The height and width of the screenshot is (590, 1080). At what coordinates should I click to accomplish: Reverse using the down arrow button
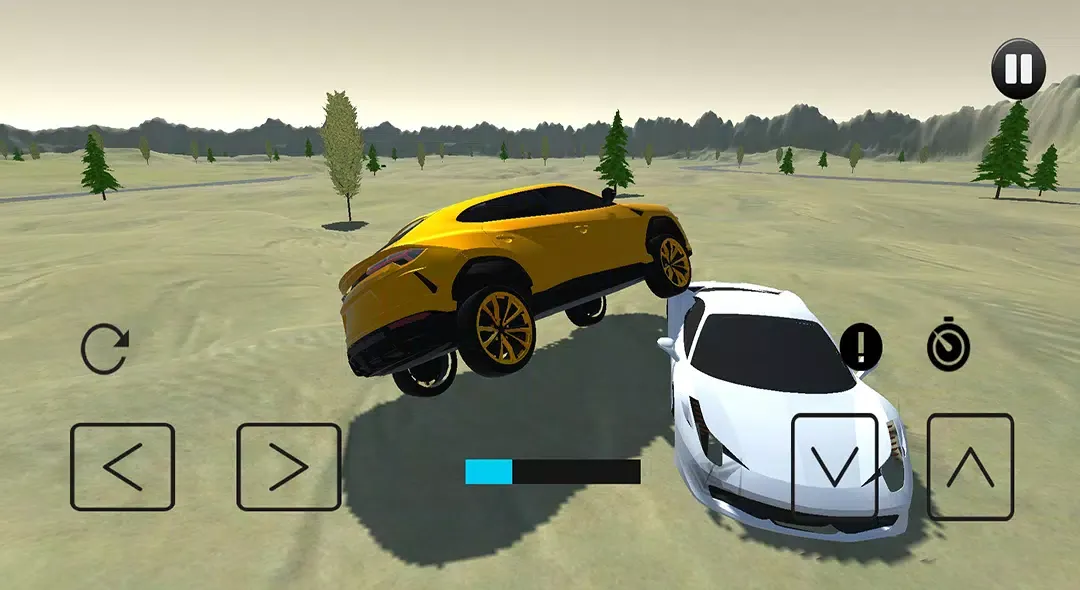point(835,466)
